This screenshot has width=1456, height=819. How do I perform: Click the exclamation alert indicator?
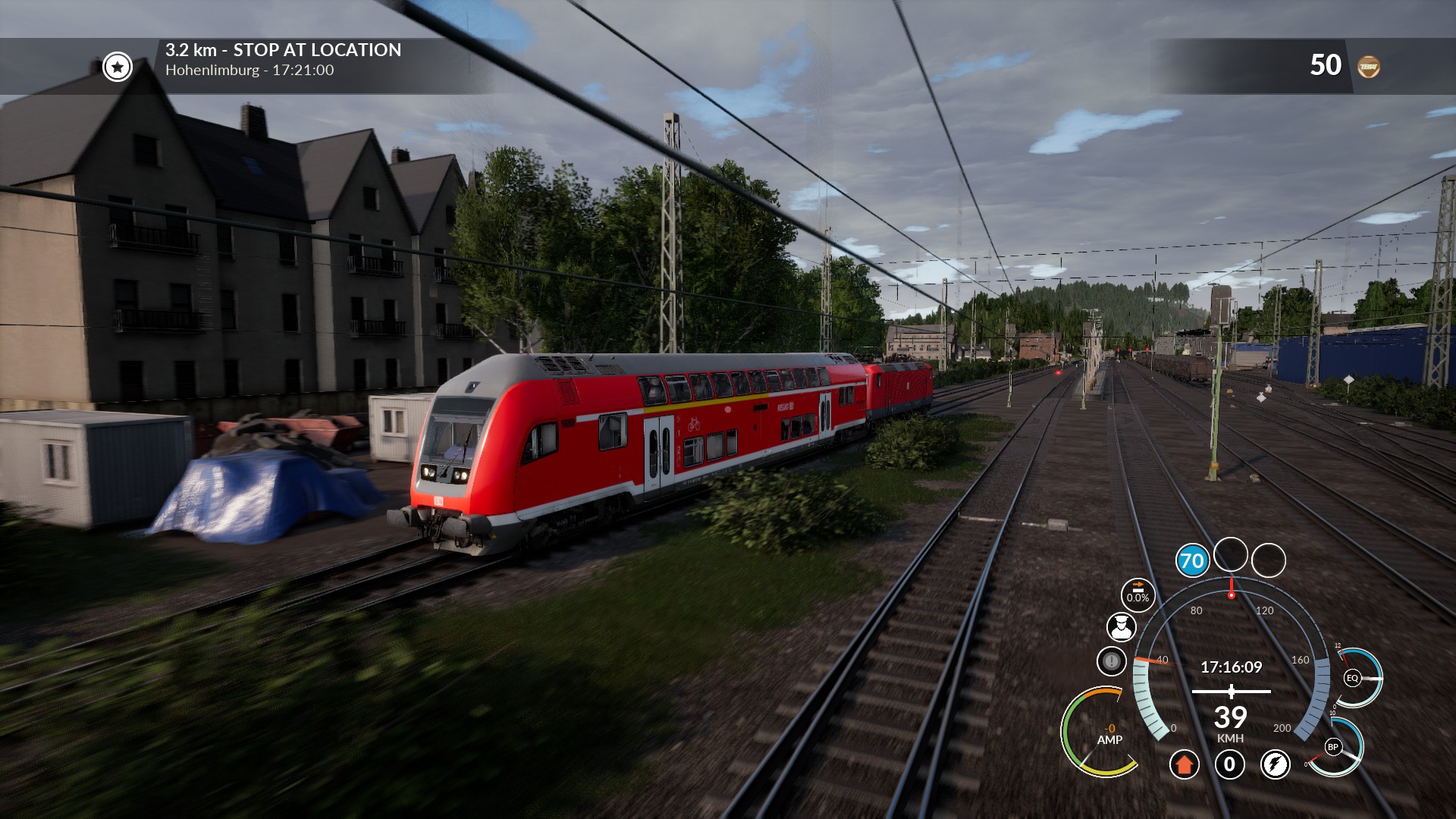[x=1111, y=661]
